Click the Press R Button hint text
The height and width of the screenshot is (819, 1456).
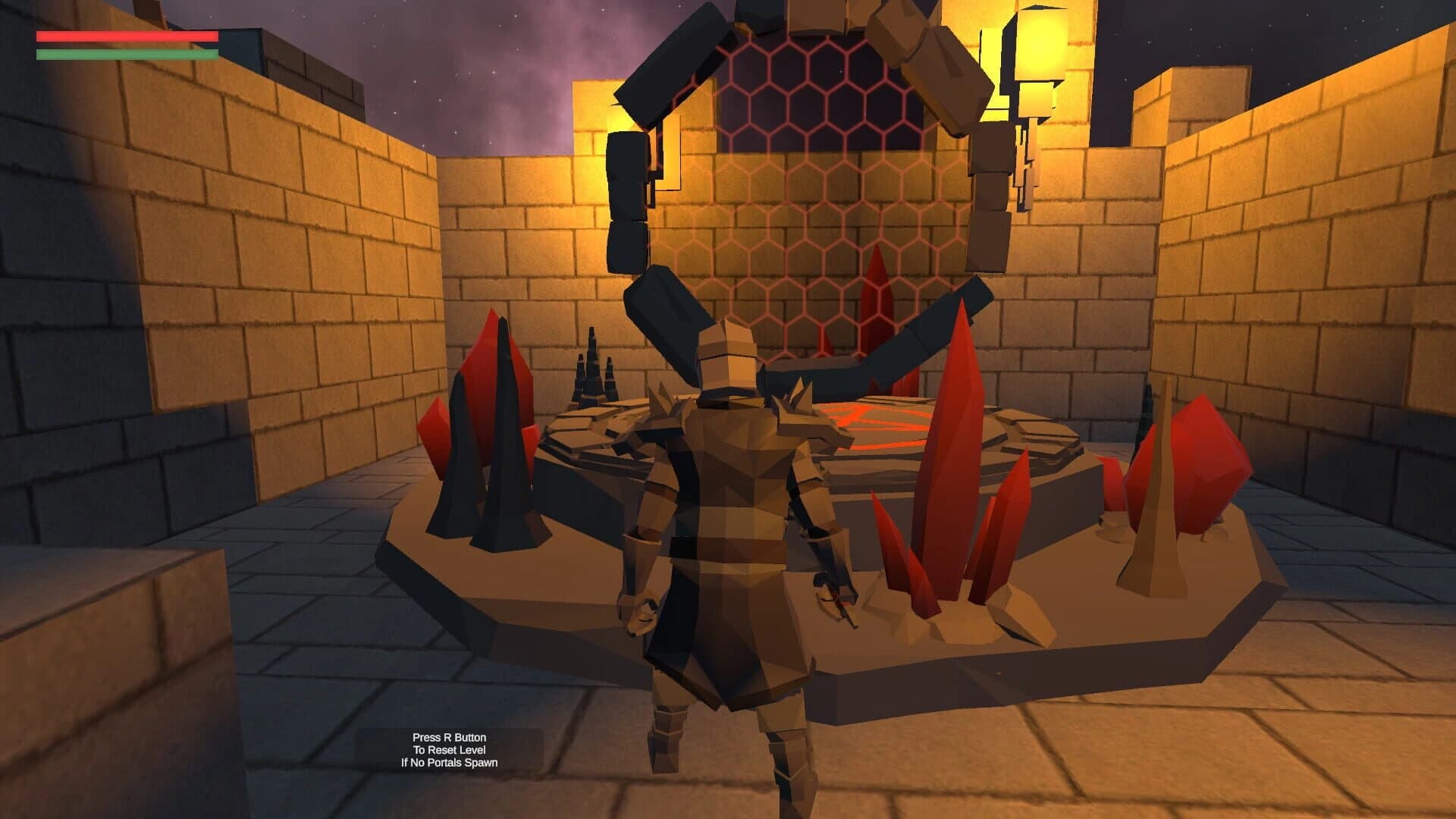450,736
